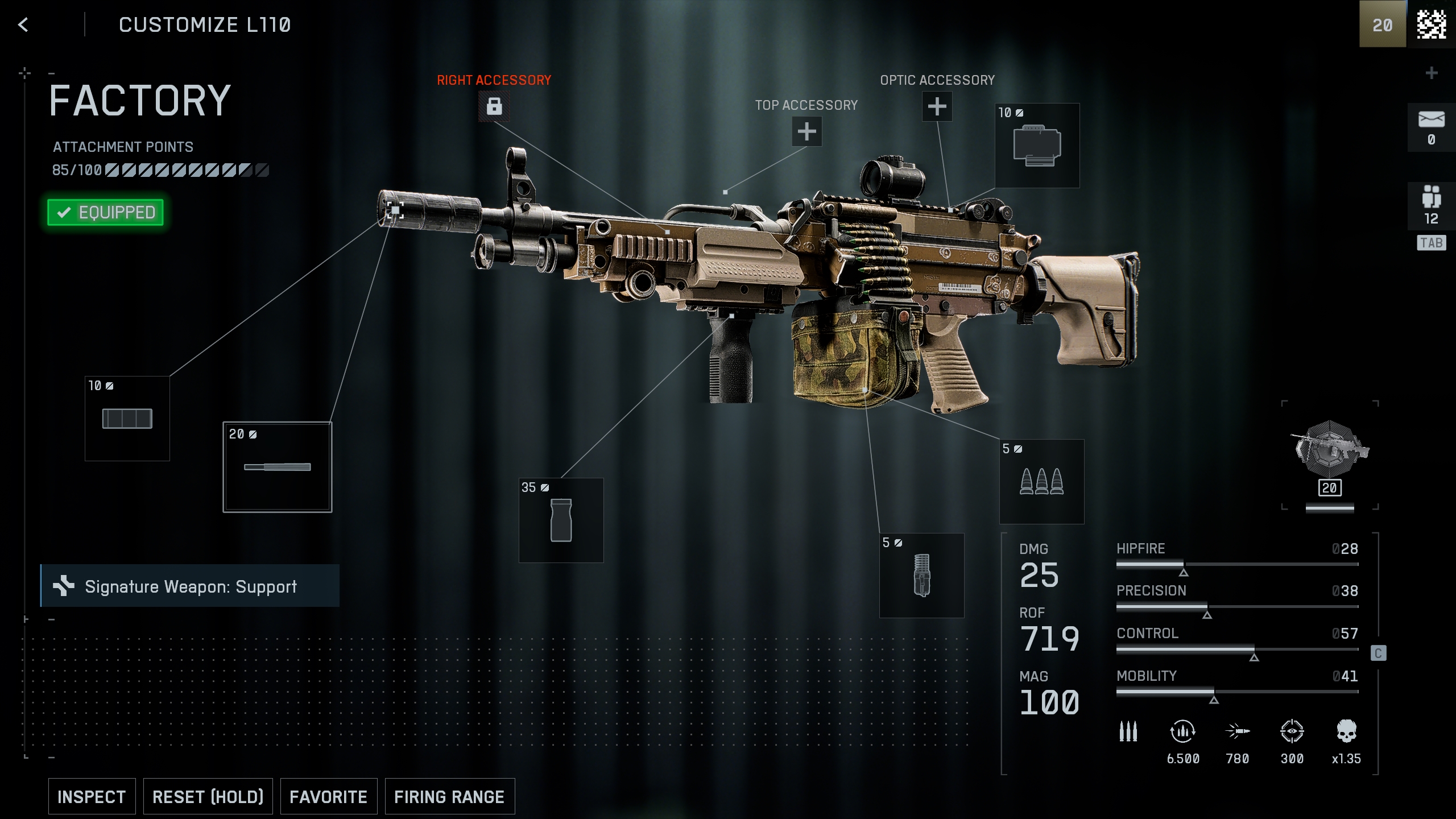Click the Inspect button

(92, 796)
